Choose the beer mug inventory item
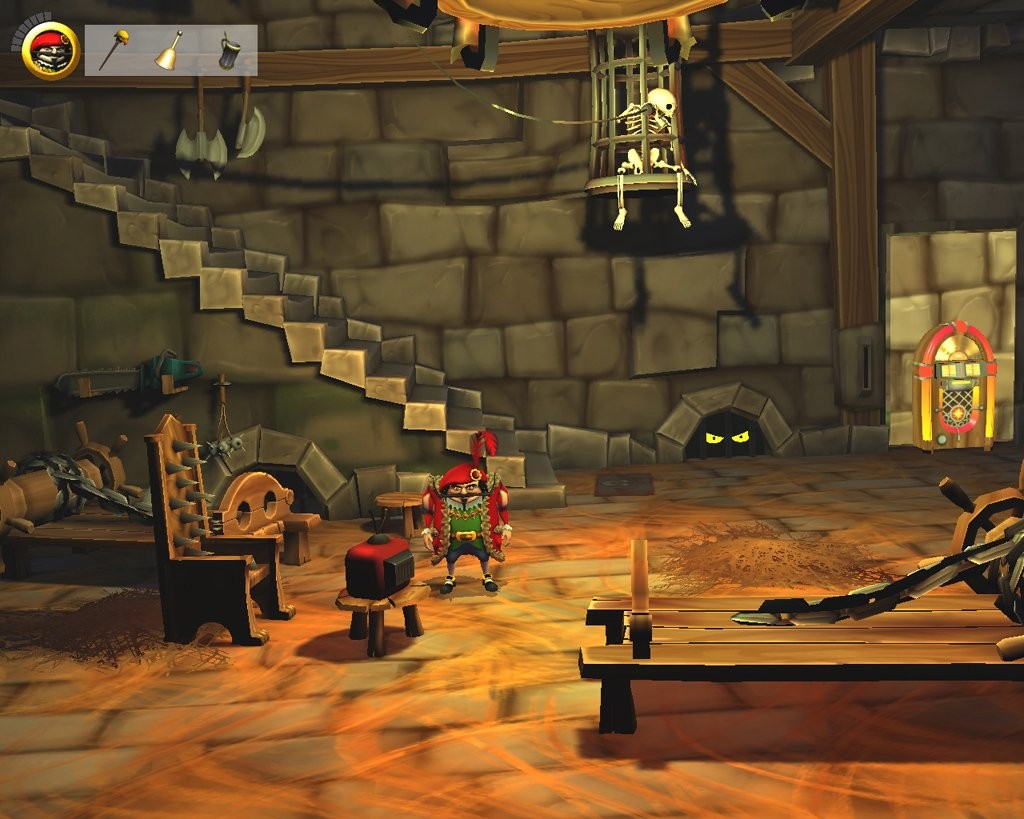 (x=228, y=52)
